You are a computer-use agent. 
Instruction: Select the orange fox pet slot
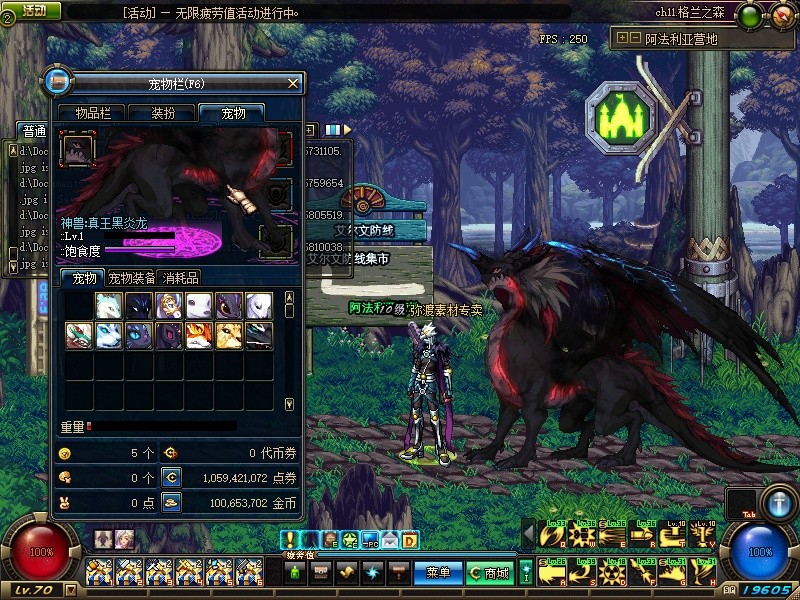(199, 335)
